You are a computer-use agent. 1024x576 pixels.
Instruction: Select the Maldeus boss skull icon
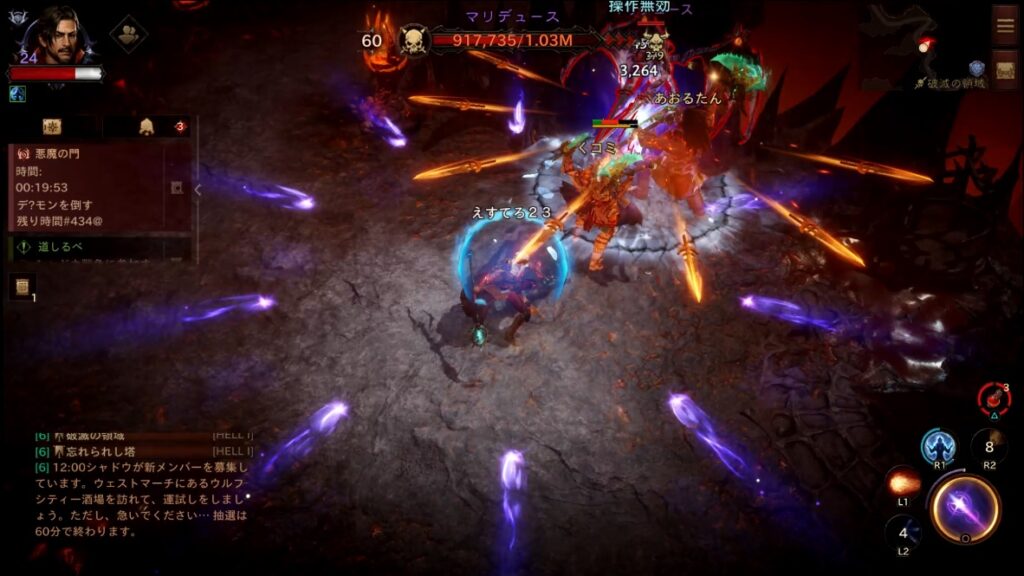(x=413, y=41)
